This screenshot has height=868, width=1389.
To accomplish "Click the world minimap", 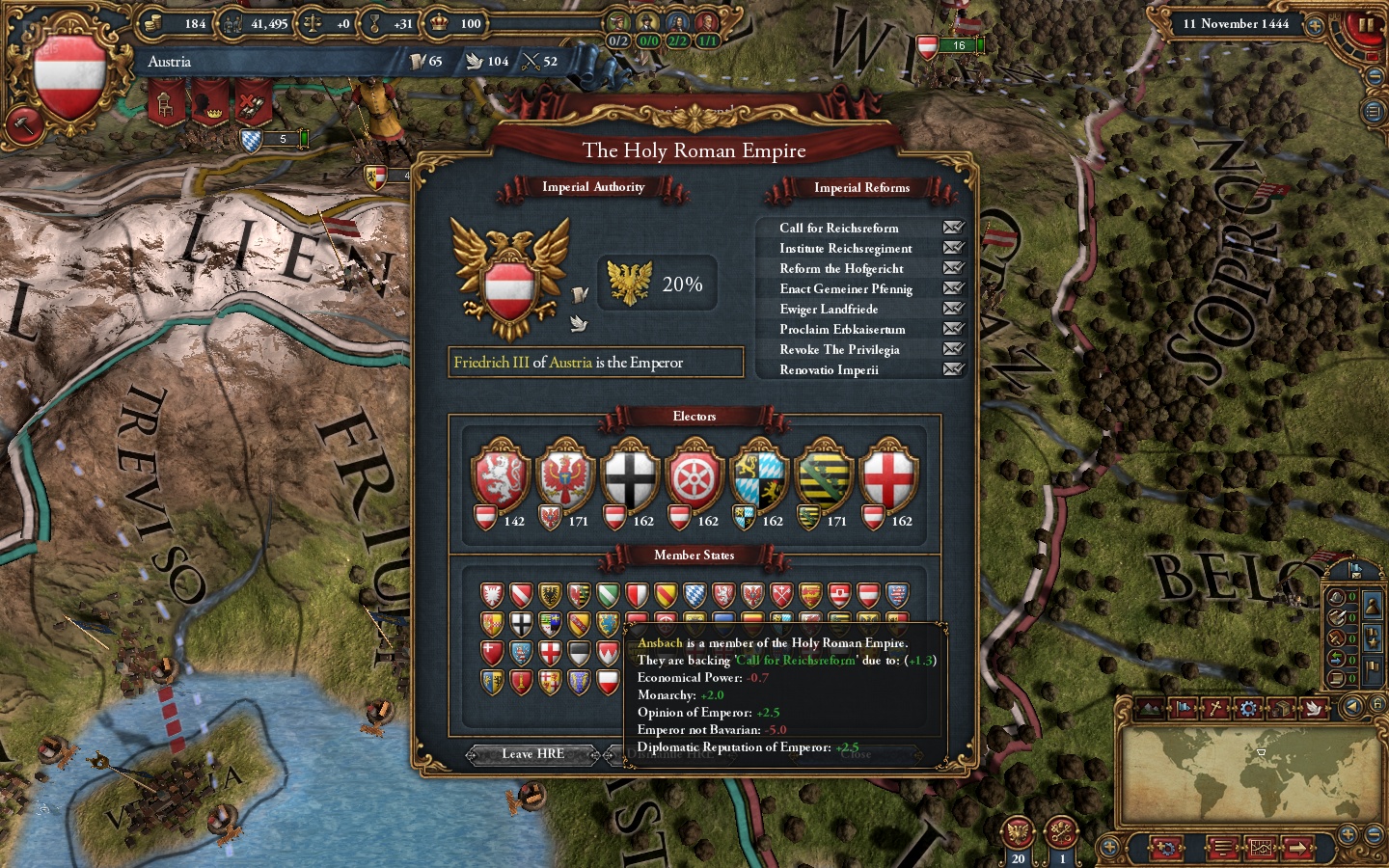I will tap(1251, 773).
